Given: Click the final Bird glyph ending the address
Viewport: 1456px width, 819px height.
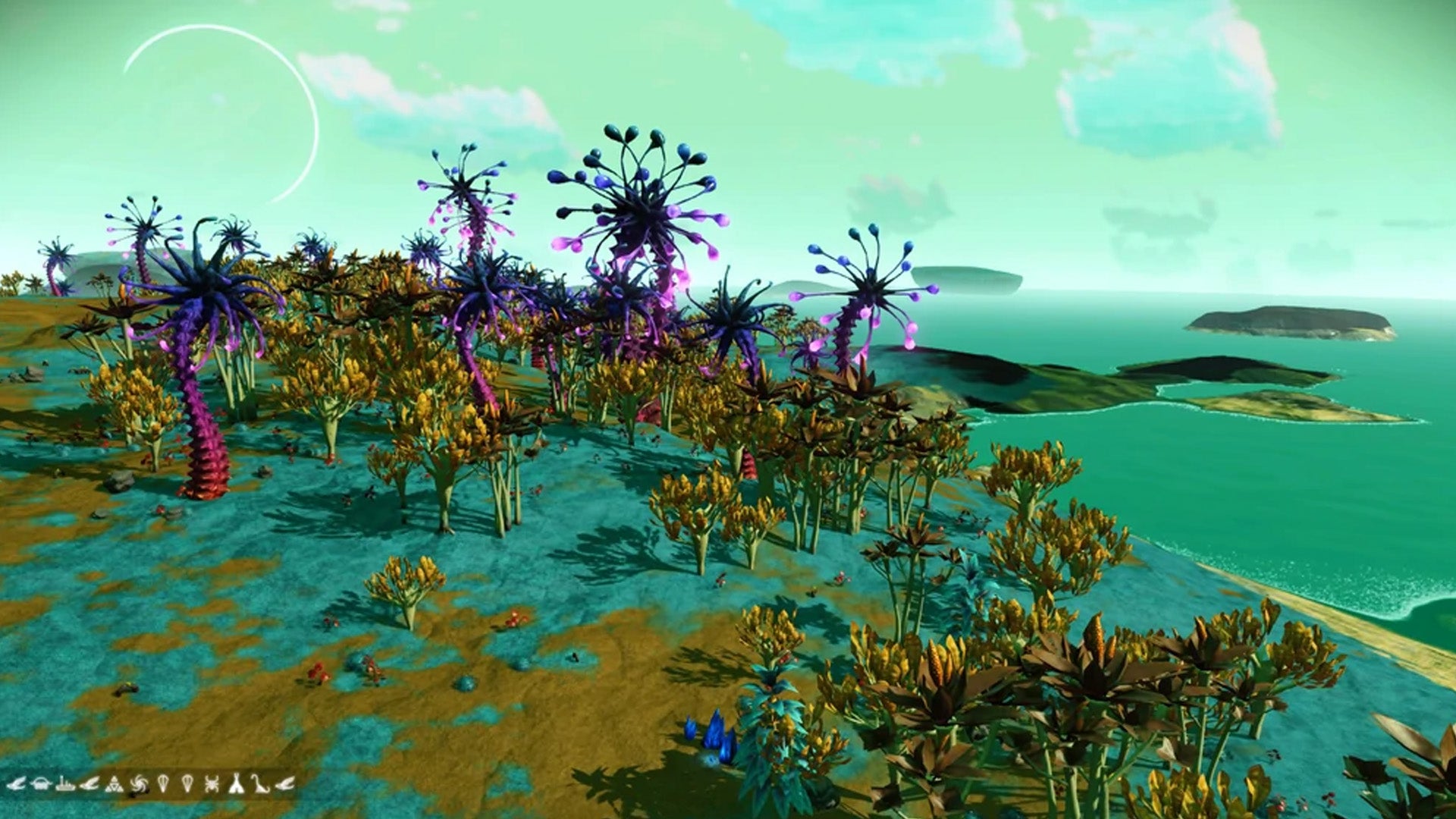Looking at the screenshot, I should click(285, 784).
